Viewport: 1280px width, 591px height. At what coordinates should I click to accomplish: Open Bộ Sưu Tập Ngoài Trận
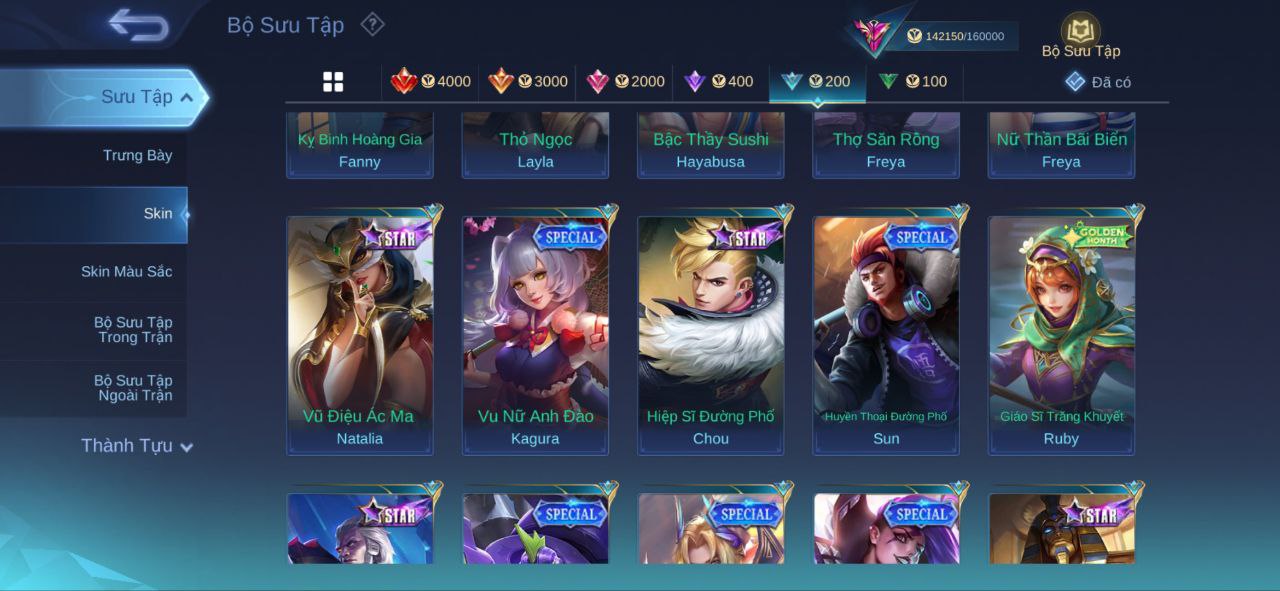[133, 388]
